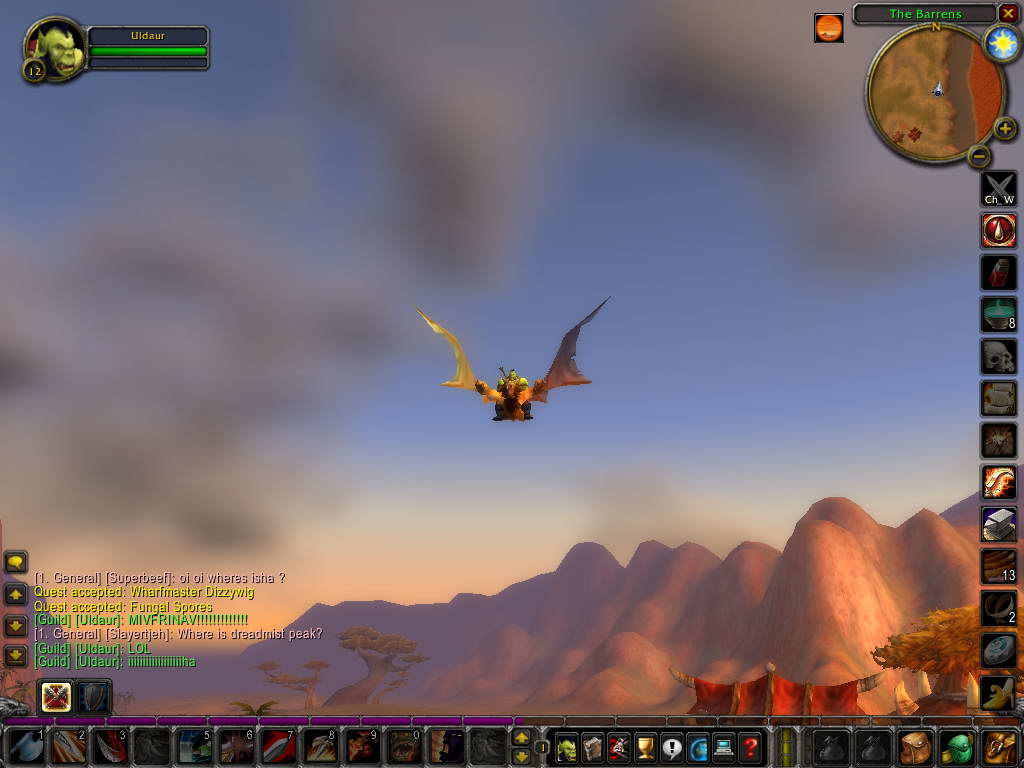Click the daytime sun indicator

point(1001,43)
